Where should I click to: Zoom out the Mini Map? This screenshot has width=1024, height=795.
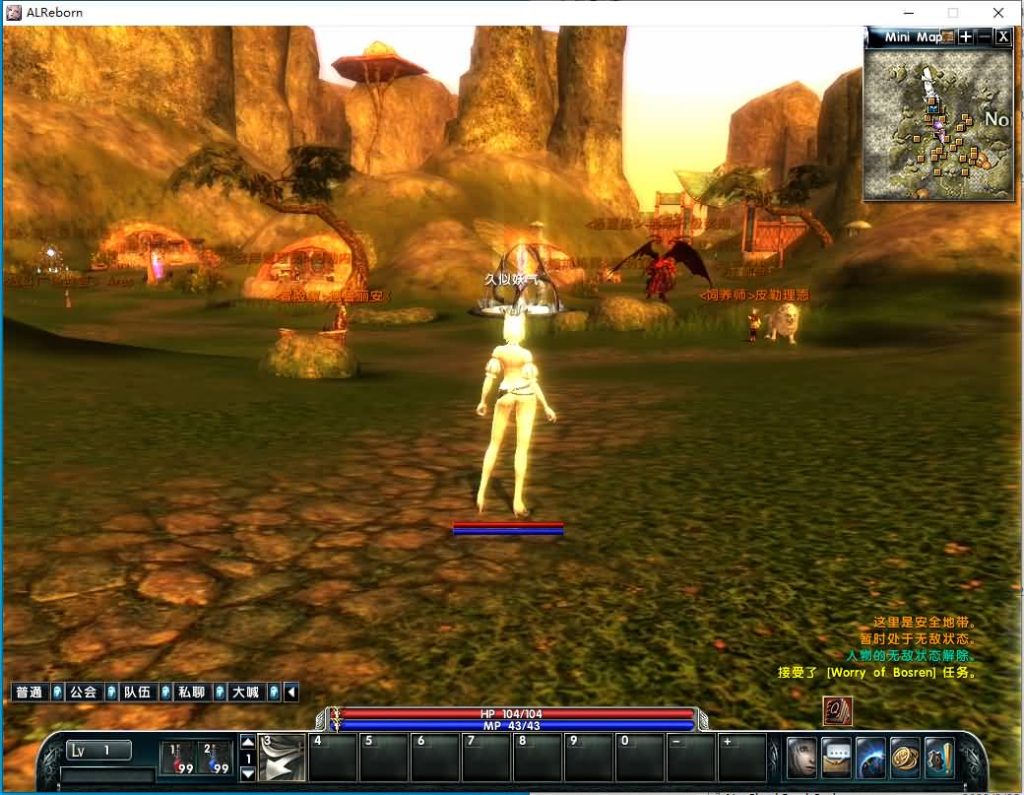984,37
